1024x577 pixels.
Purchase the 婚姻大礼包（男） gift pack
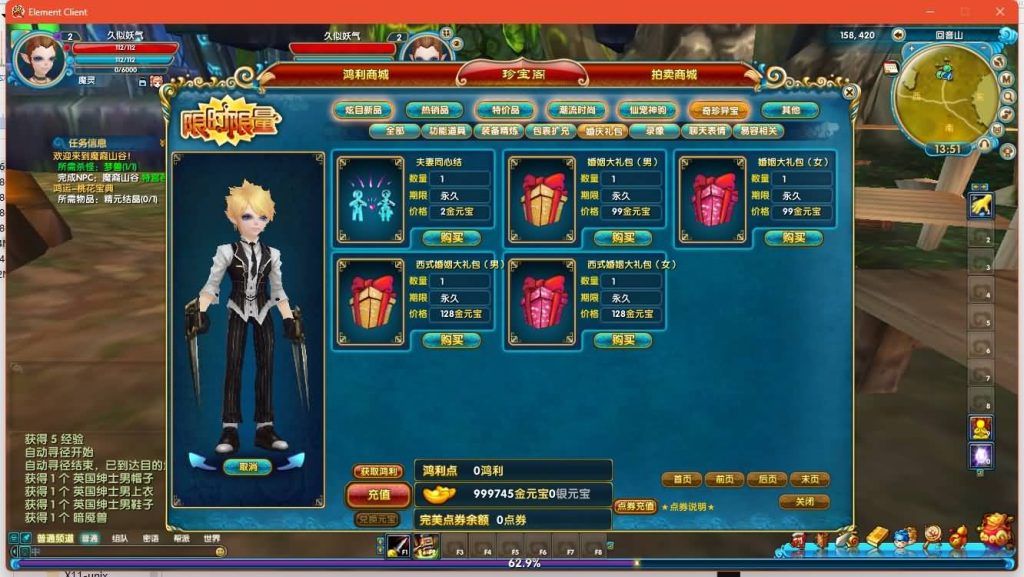pyautogui.click(x=623, y=238)
